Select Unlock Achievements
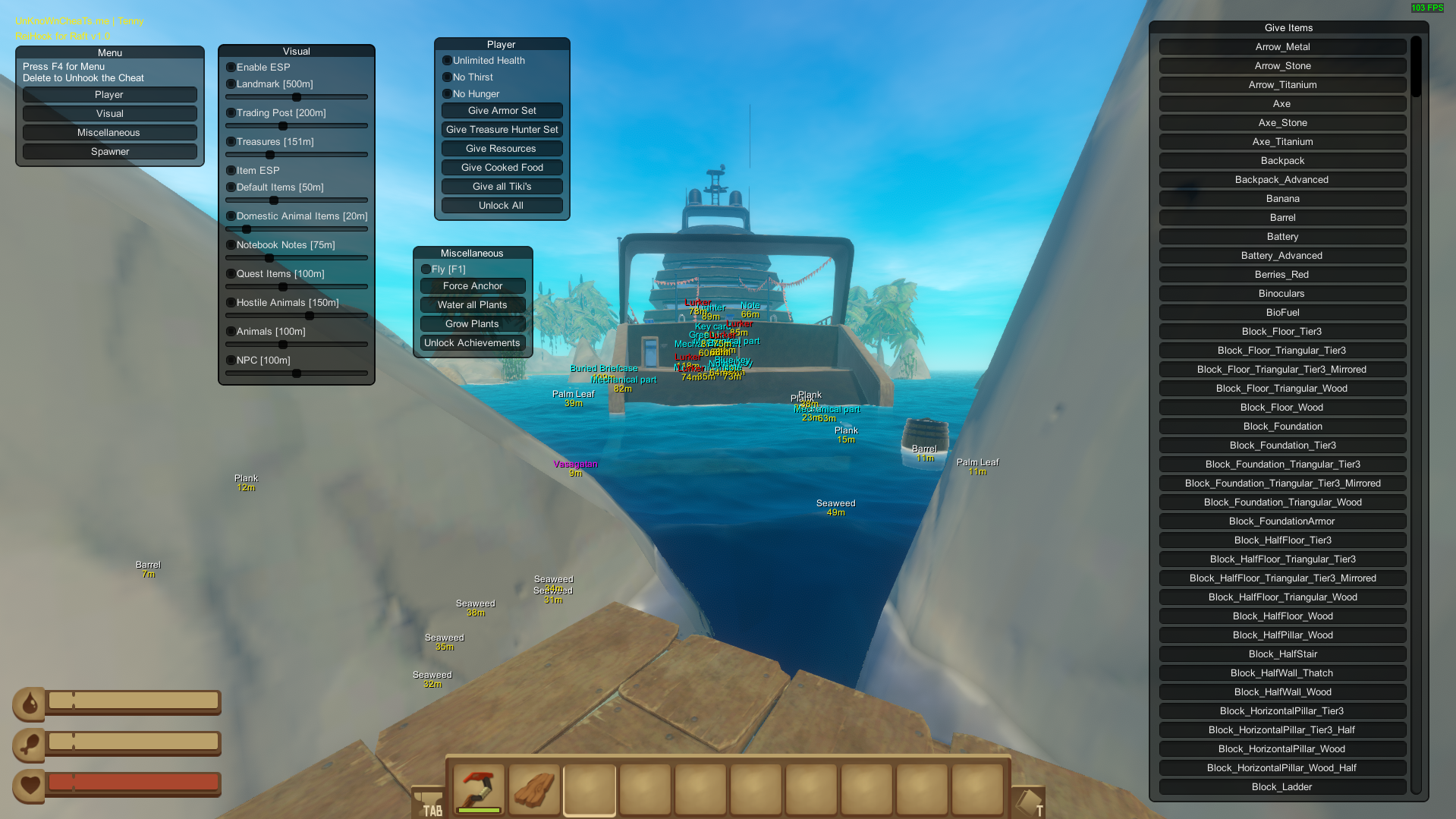Screen dimensions: 1456x819 (472, 343)
